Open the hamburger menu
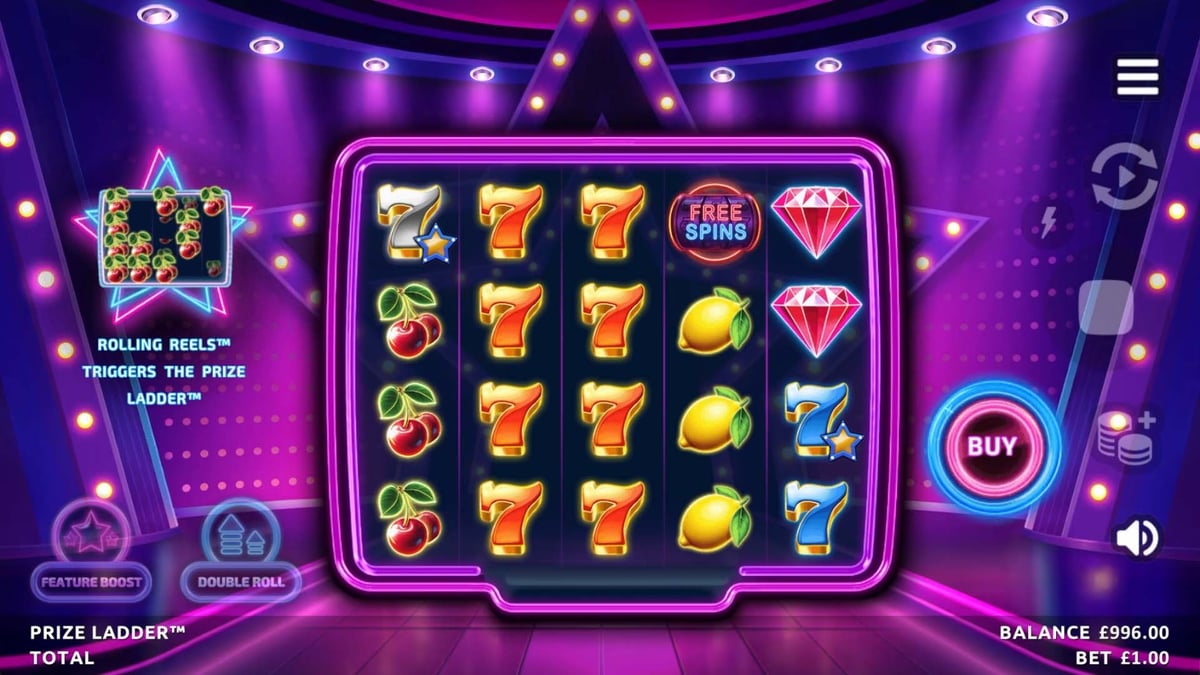1200x675 pixels. [1137, 77]
